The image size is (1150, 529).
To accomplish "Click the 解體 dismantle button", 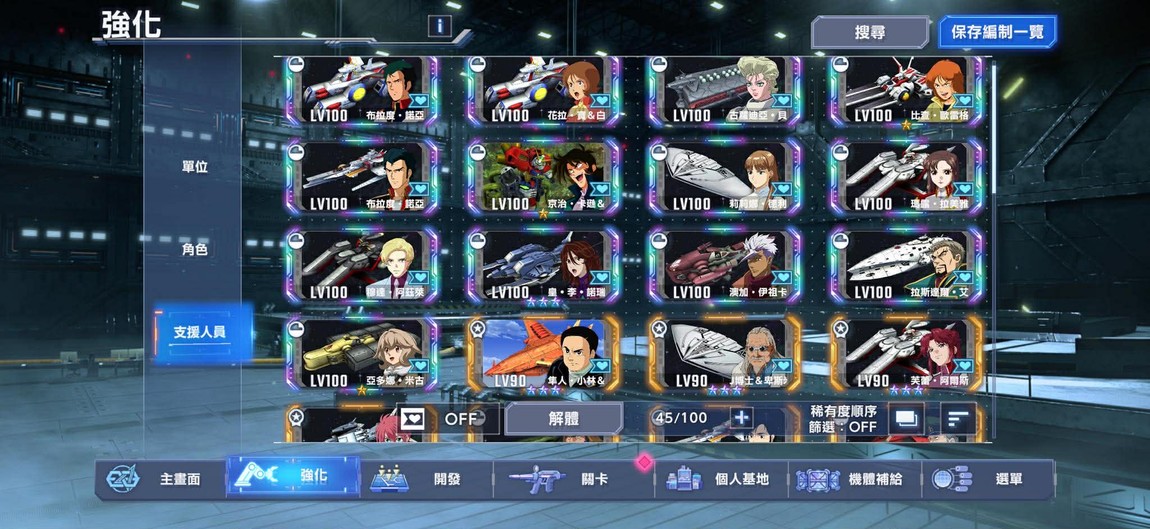I will [563, 419].
